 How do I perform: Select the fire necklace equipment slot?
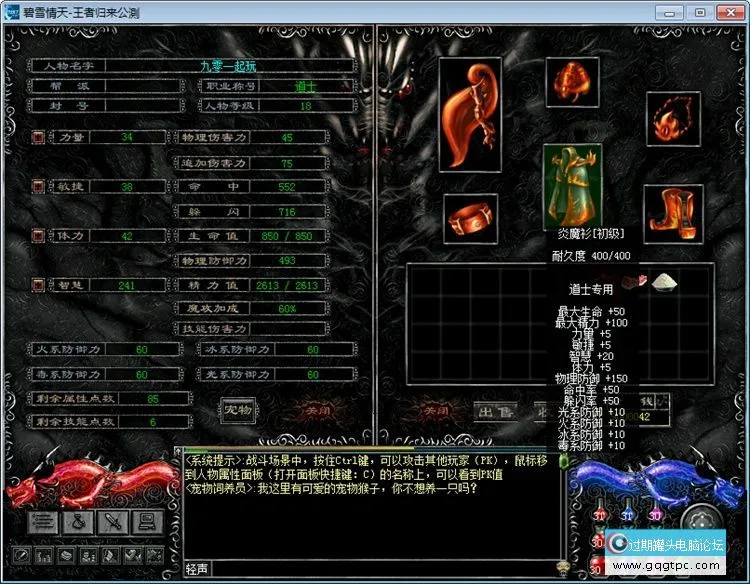pos(672,119)
